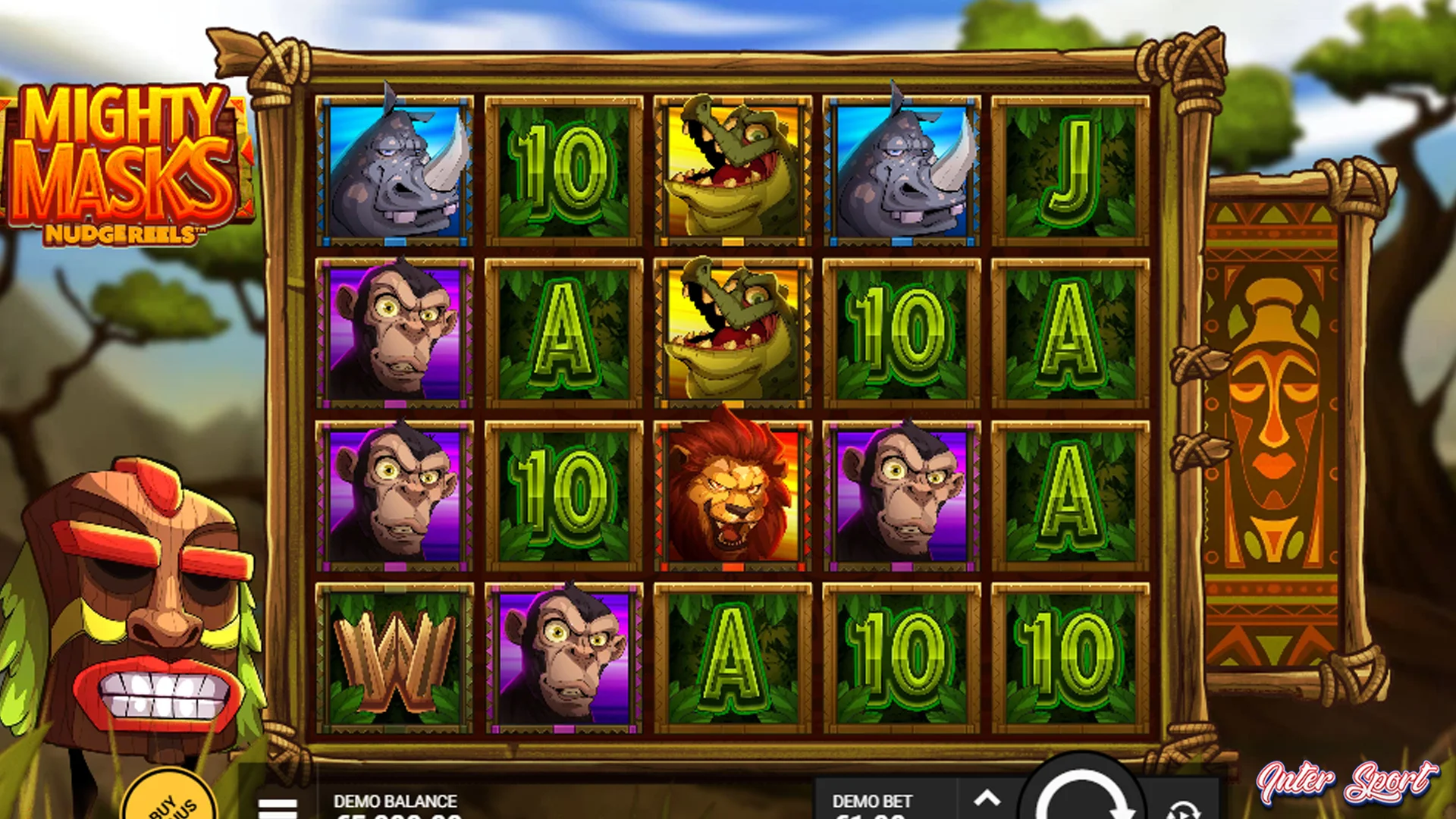Select the lion symbol in the grid center
This screenshot has width=1456, height=819.
pyautogui.click(x=730, y=493)
